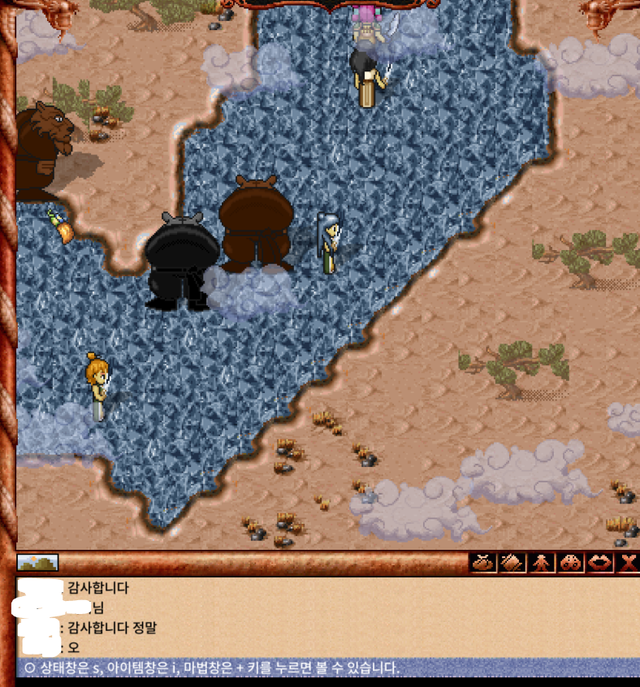Click the mountain landscape thumbnail
This screenshot has width=640, height=687.
pos(38,563)
